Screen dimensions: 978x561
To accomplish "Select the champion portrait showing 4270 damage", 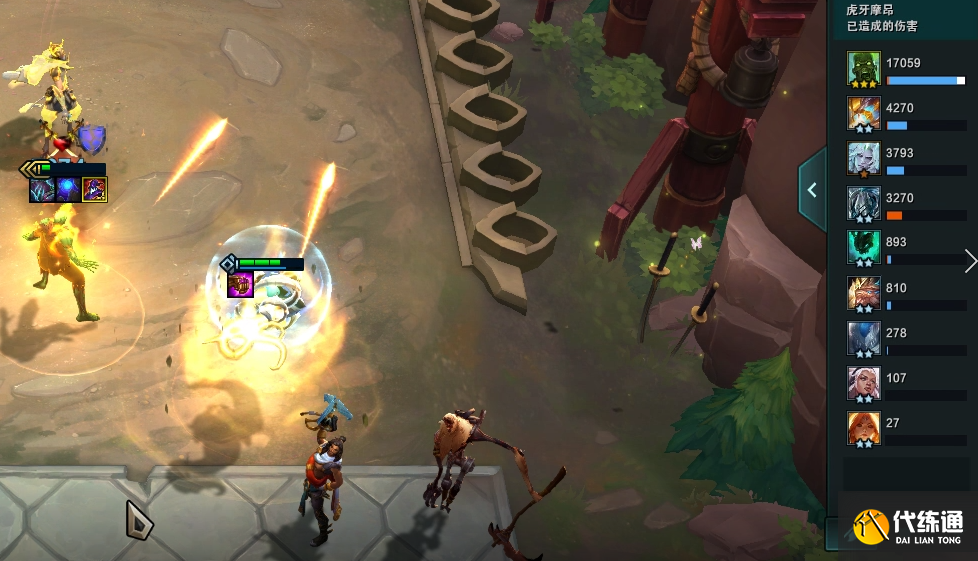I will pyautogui.click(x=864, y=115).
